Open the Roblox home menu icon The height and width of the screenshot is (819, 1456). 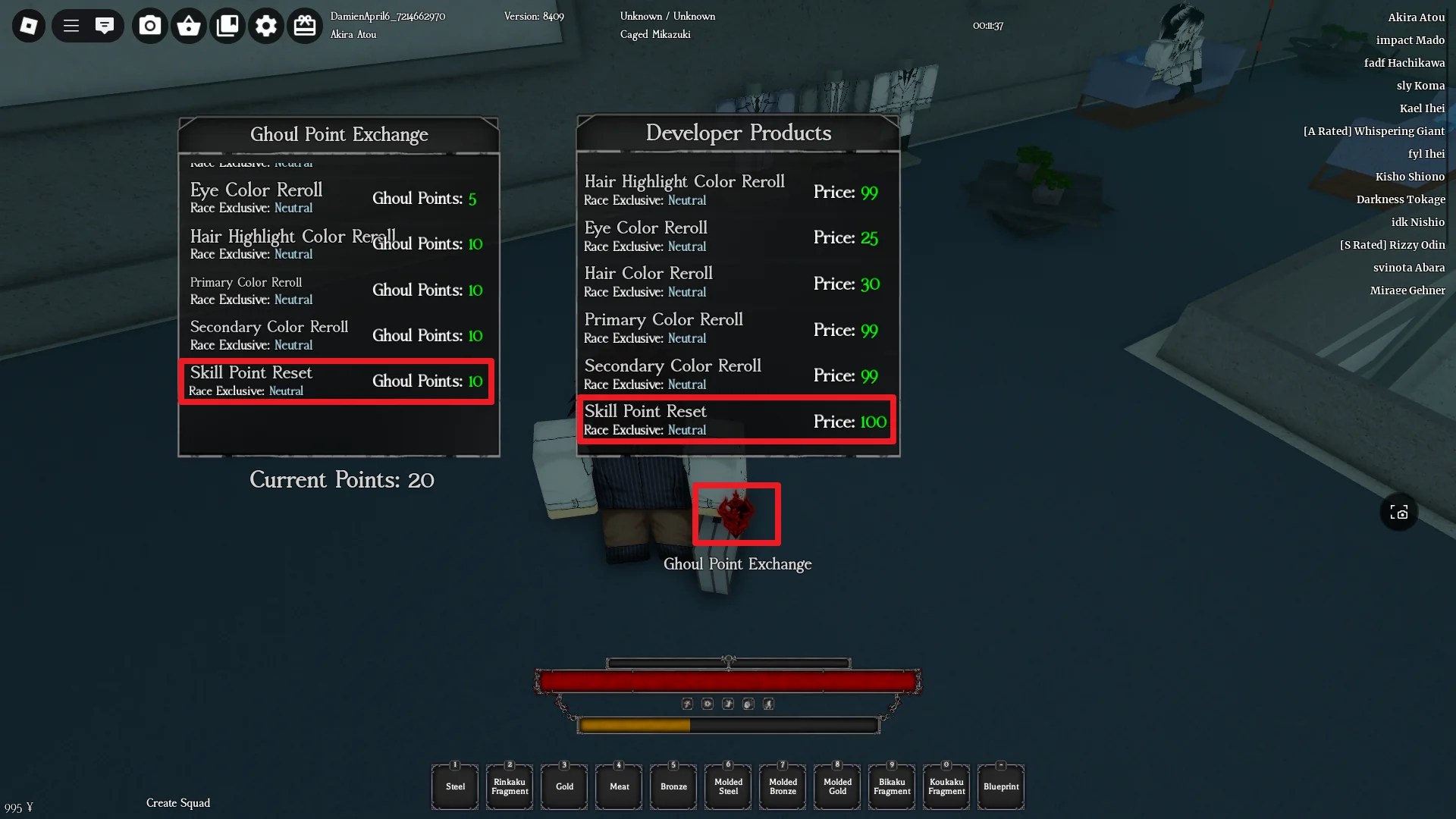pos(27,25)
